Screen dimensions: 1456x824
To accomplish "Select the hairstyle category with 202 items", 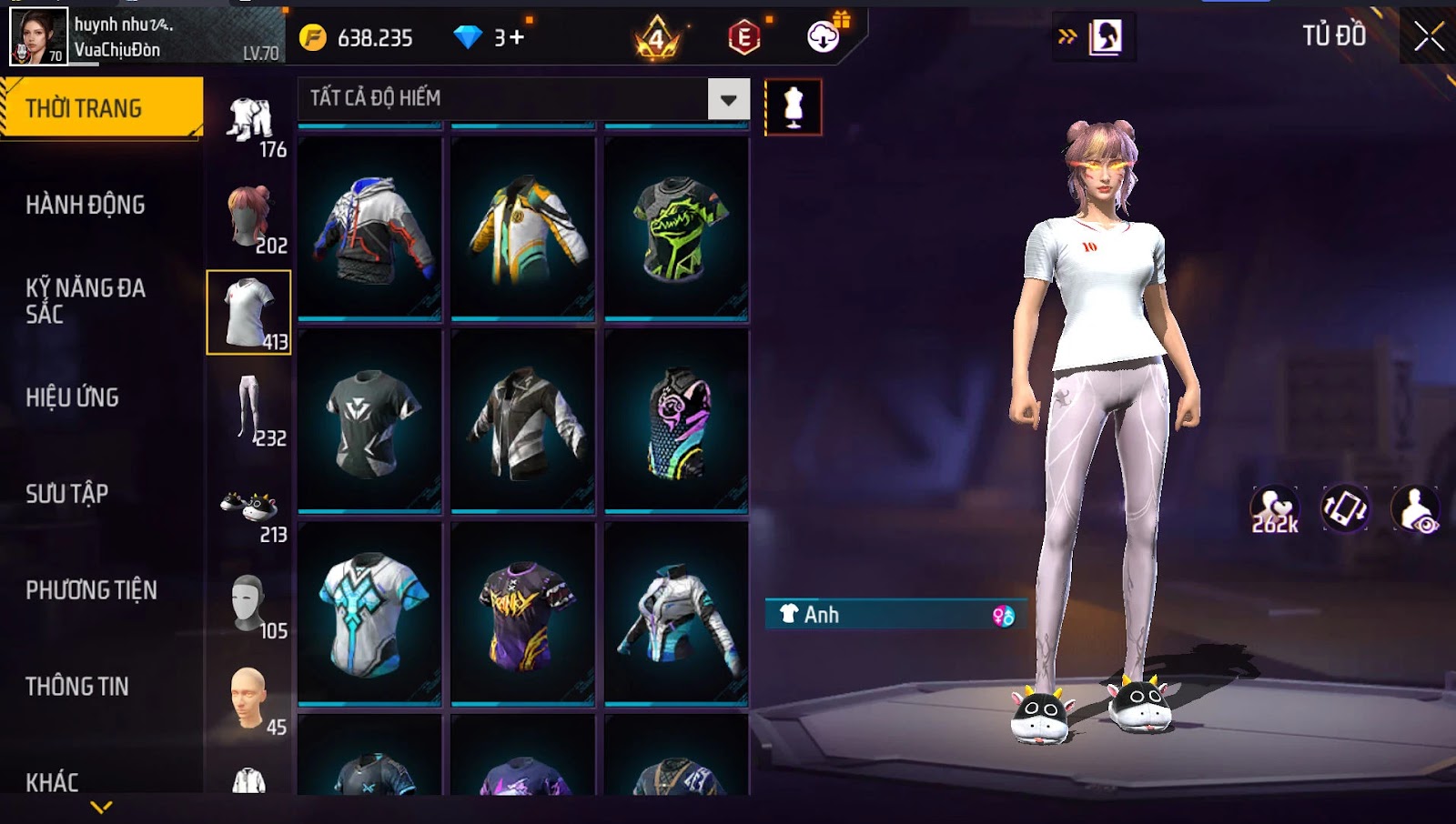I will pyautogui.click(x=249, y=218).
